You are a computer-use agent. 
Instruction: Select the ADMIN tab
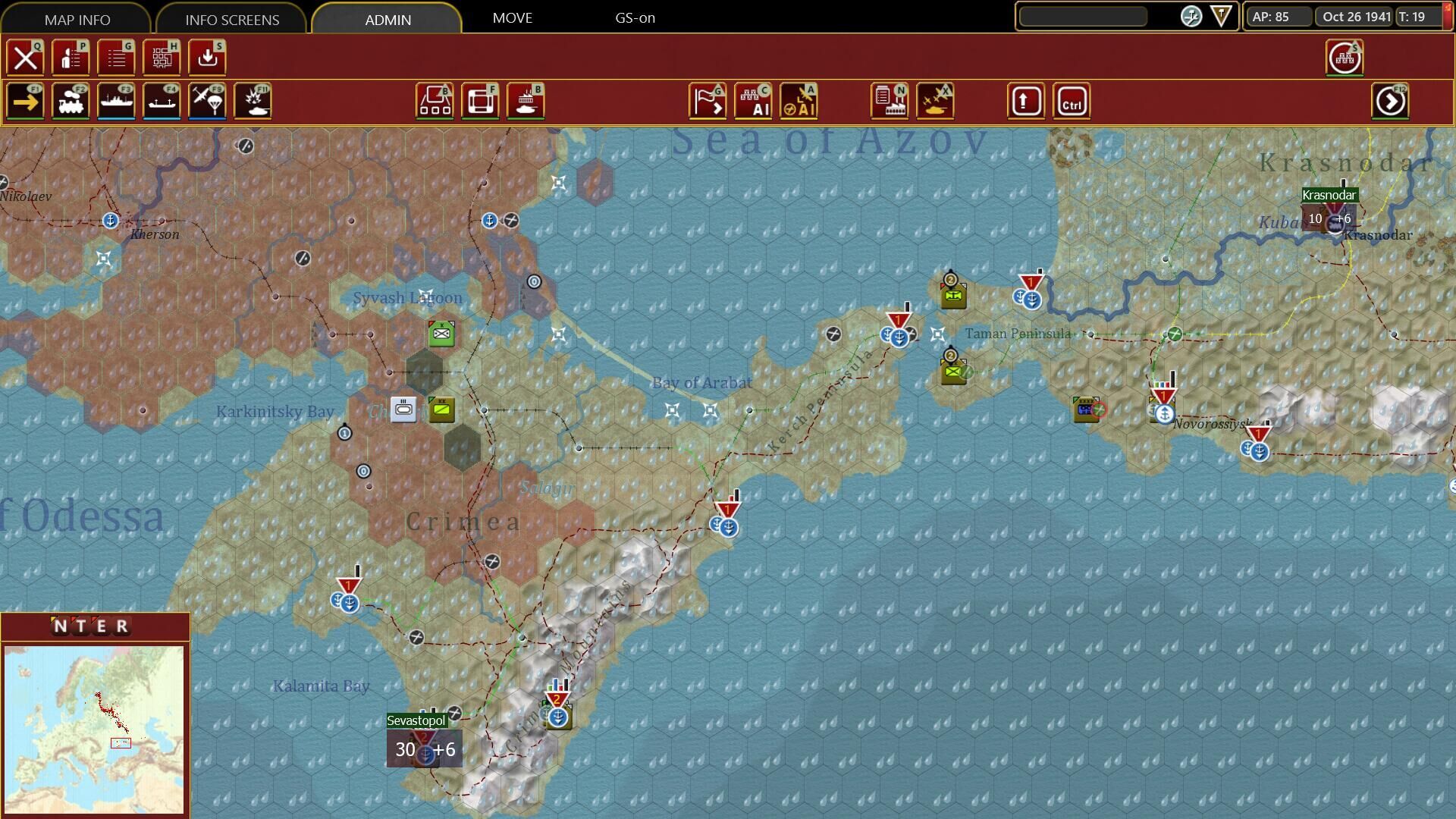[x=388, y=19]
